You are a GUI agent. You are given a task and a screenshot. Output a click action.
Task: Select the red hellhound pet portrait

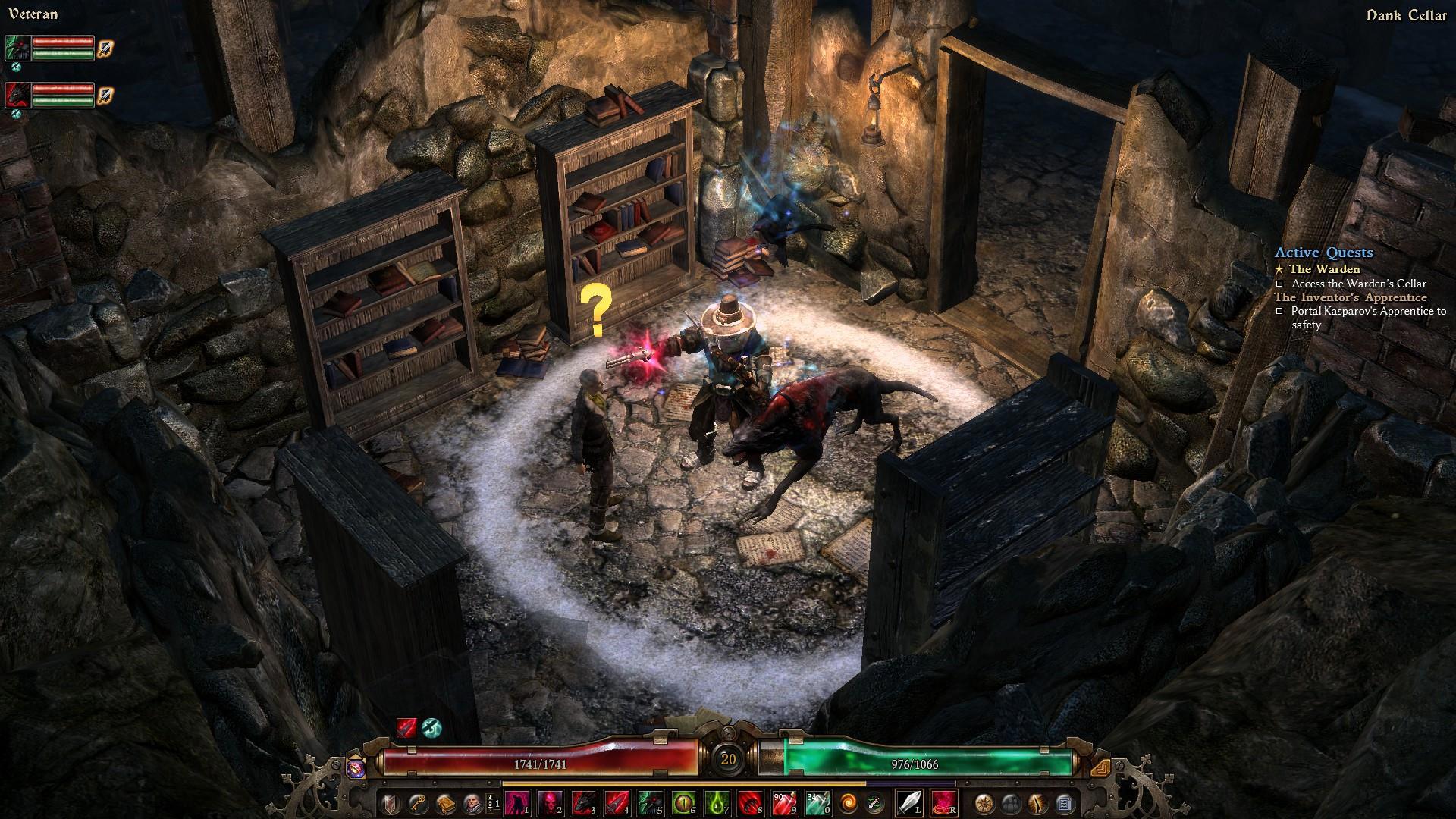(x=17, y=96)
